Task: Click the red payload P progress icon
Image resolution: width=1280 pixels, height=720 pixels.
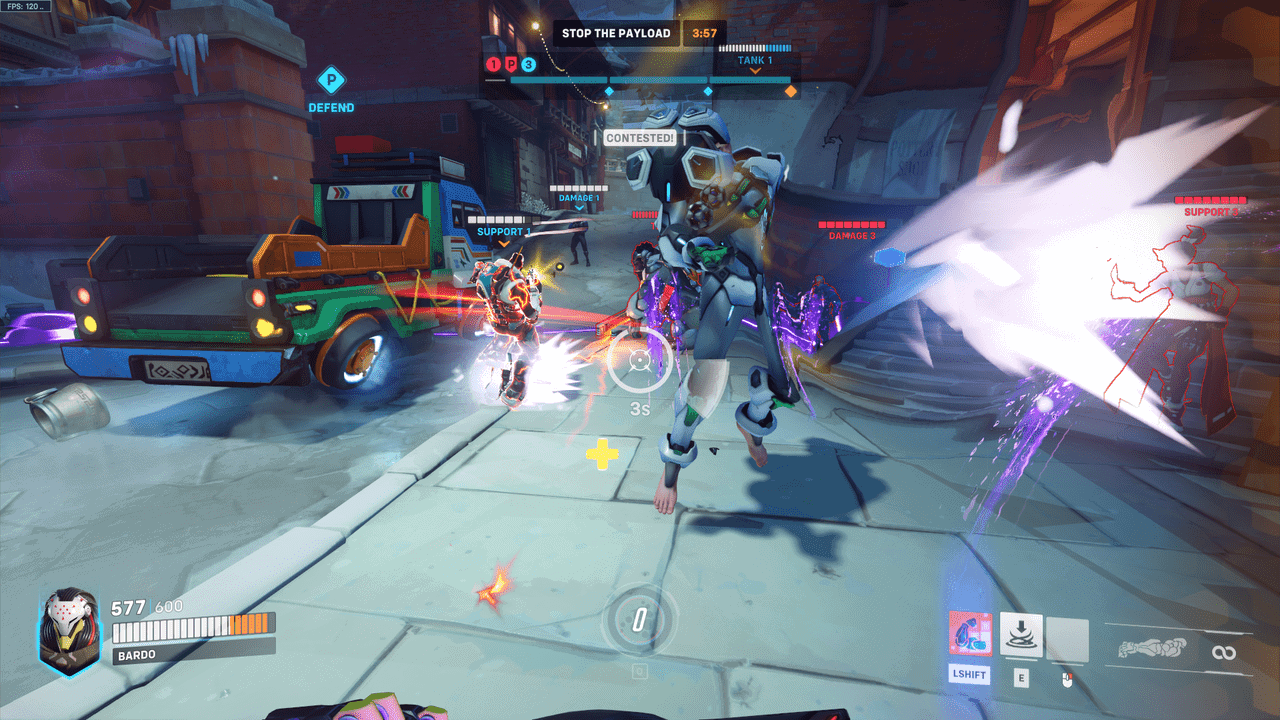Action: tap(510, 65)
